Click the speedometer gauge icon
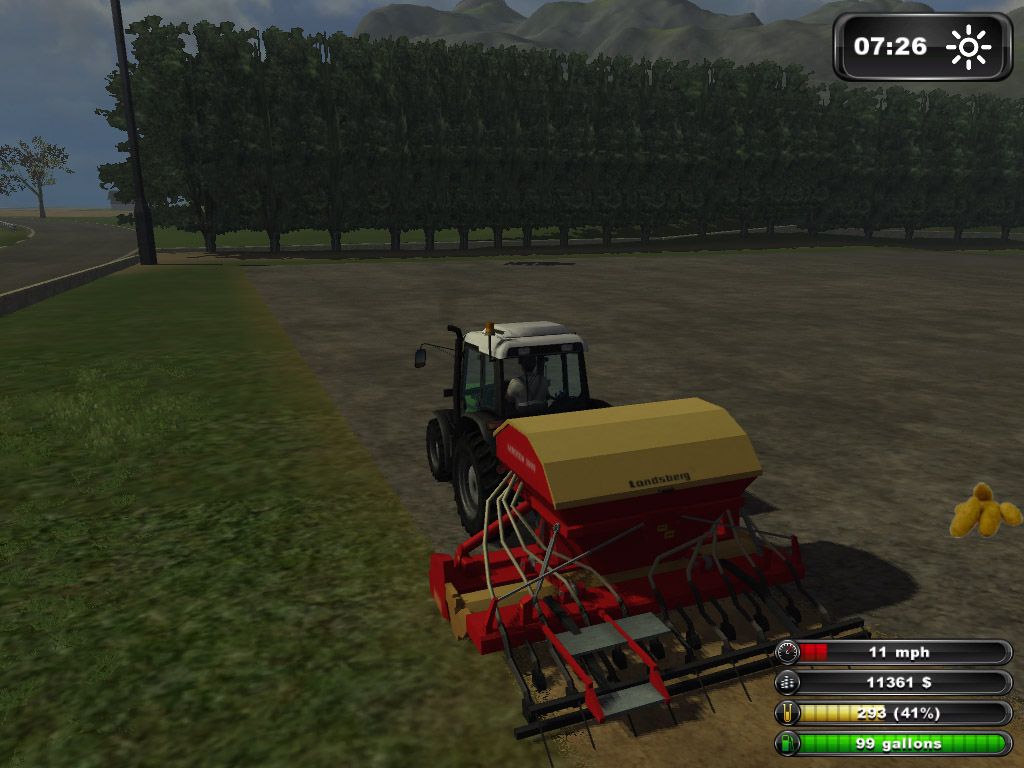The width and height of the screenshot is (1024, 768). coord(789,653)
